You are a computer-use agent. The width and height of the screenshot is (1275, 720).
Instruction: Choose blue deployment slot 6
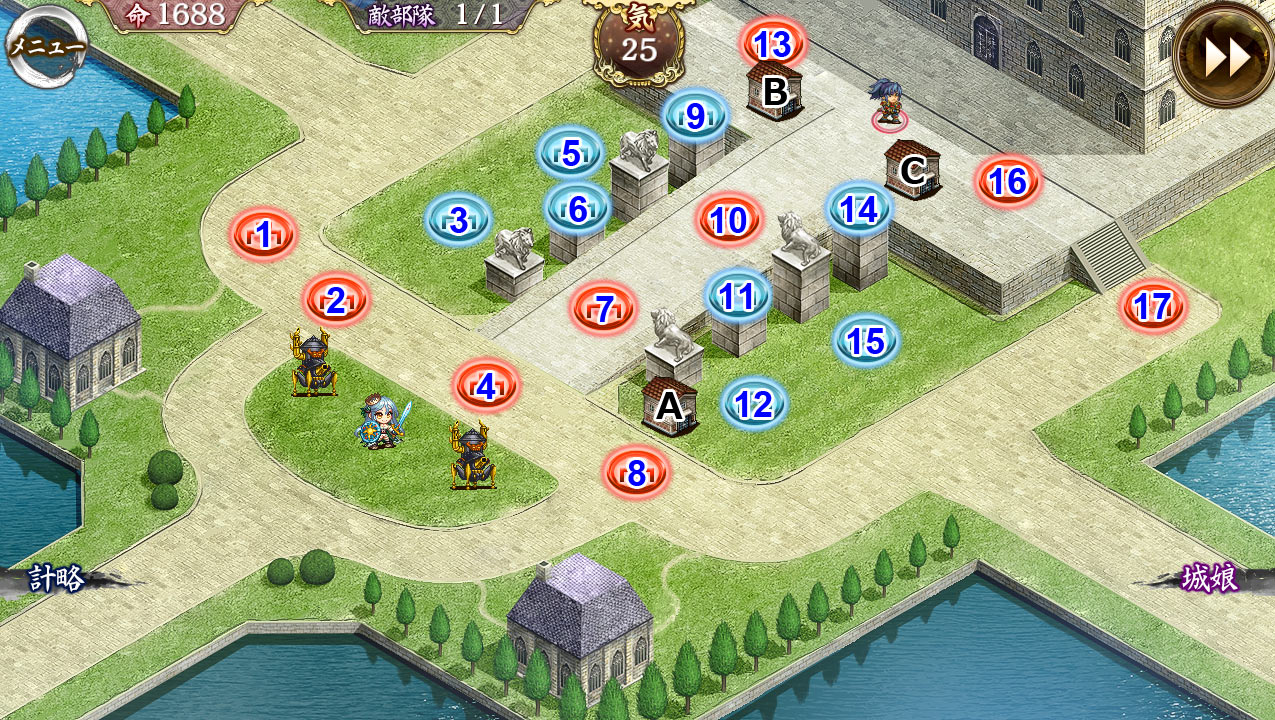click(578, 209)
